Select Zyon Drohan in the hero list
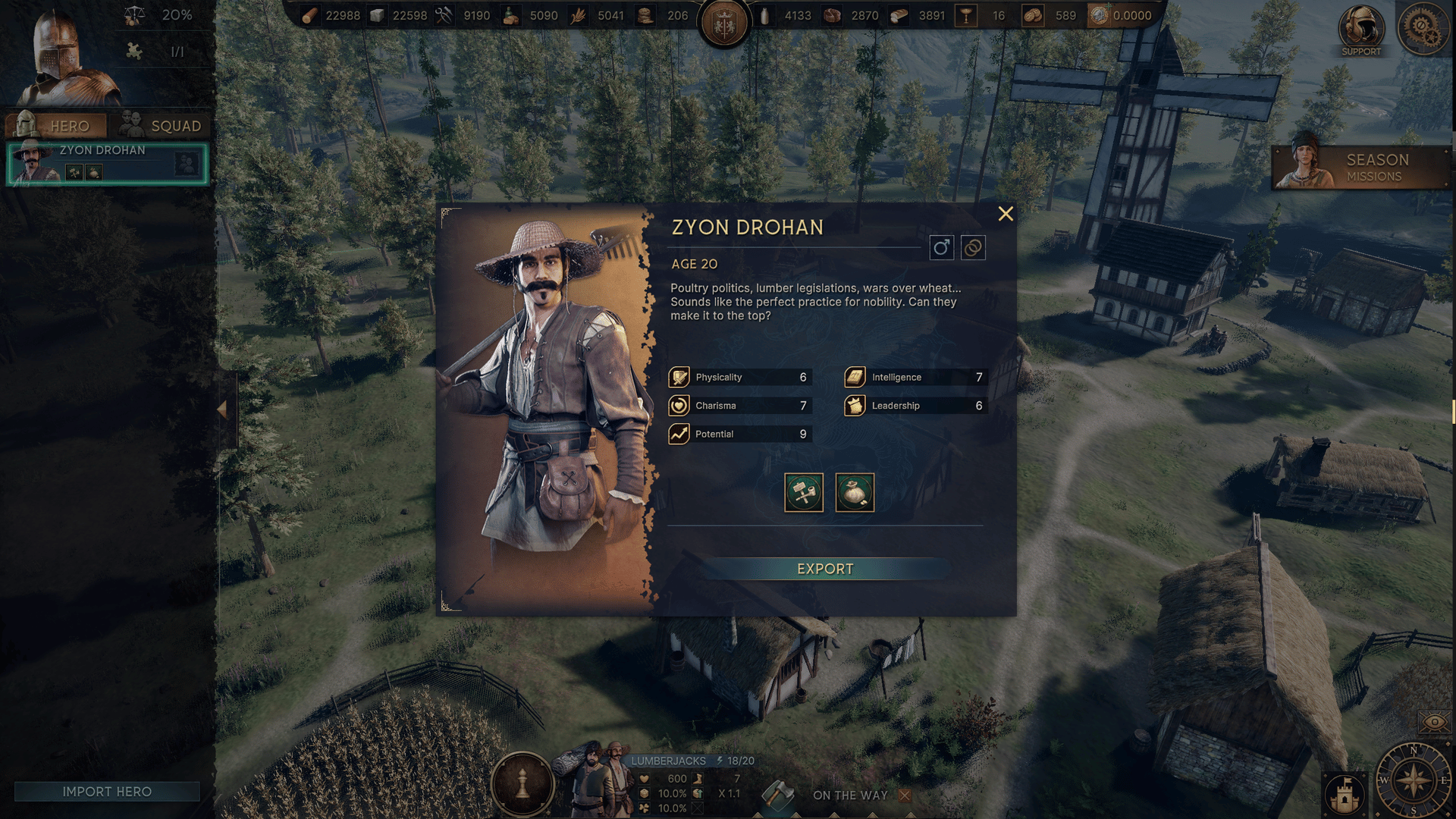Image resolution: width=1456 pixels, height=819 pixels. (x=106, y=164)
